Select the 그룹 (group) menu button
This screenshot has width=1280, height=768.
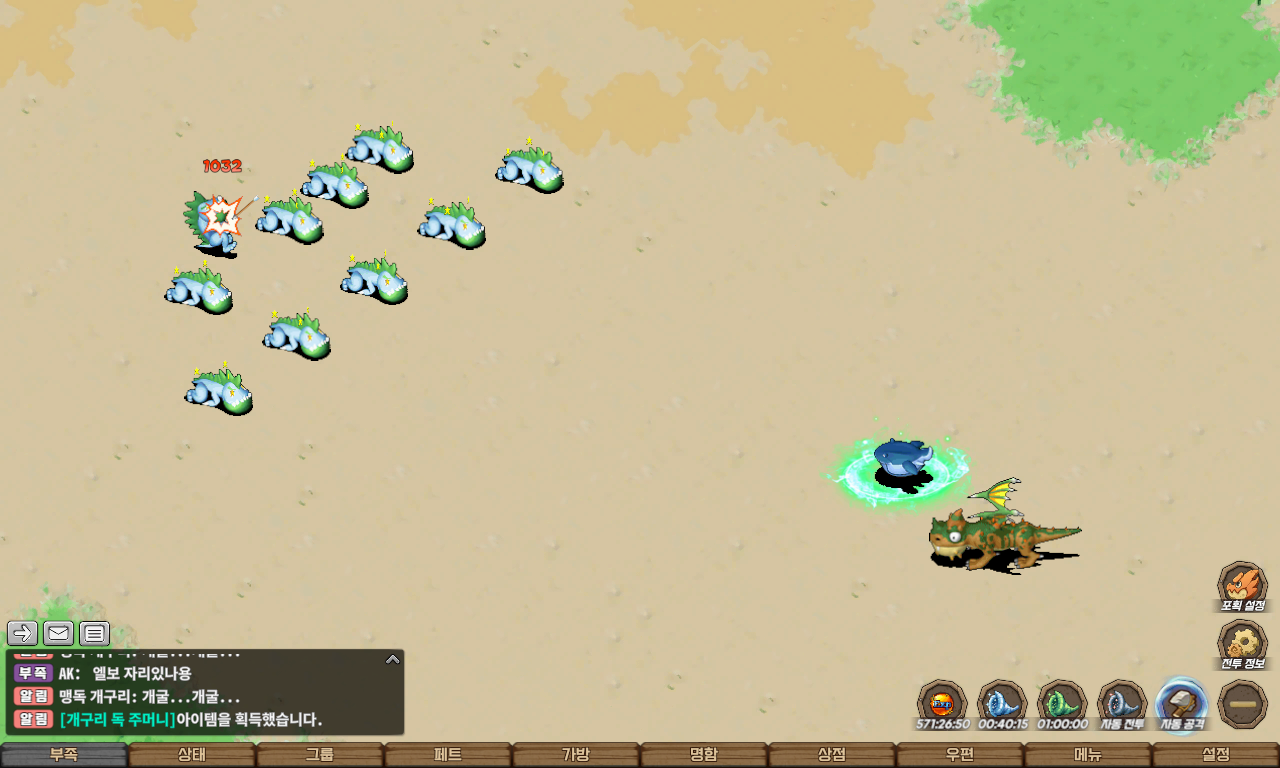320,755
